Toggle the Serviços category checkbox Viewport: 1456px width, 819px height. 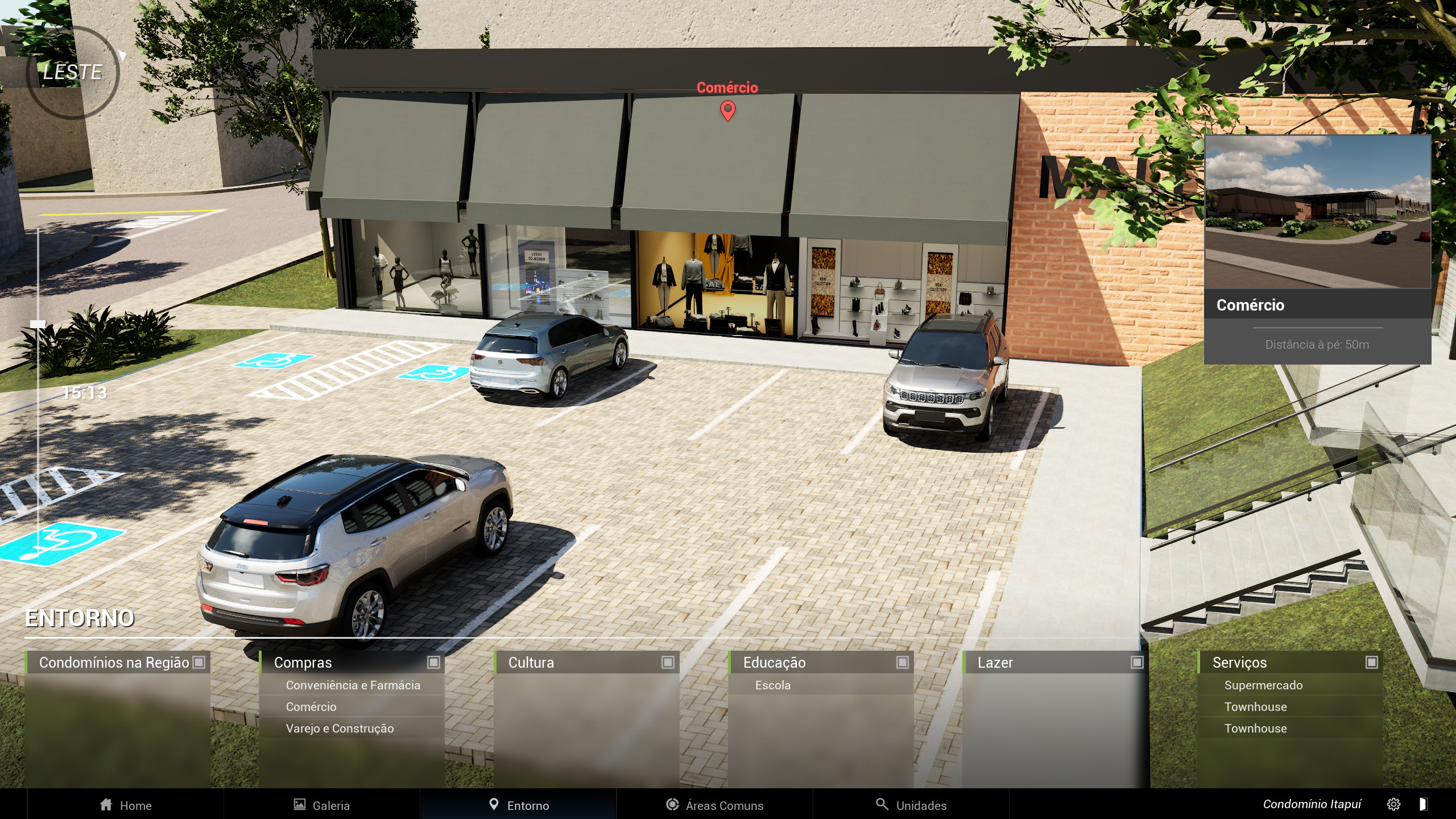pos(1371,662)
